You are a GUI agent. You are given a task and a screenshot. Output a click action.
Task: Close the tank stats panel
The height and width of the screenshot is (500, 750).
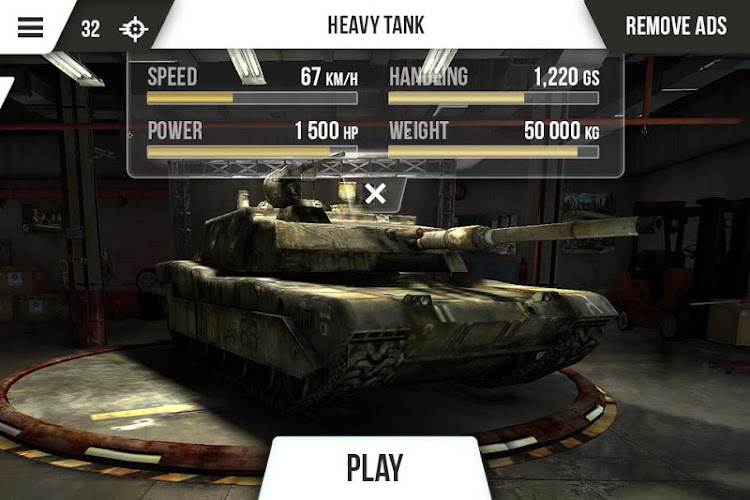(x=375, y=194)
